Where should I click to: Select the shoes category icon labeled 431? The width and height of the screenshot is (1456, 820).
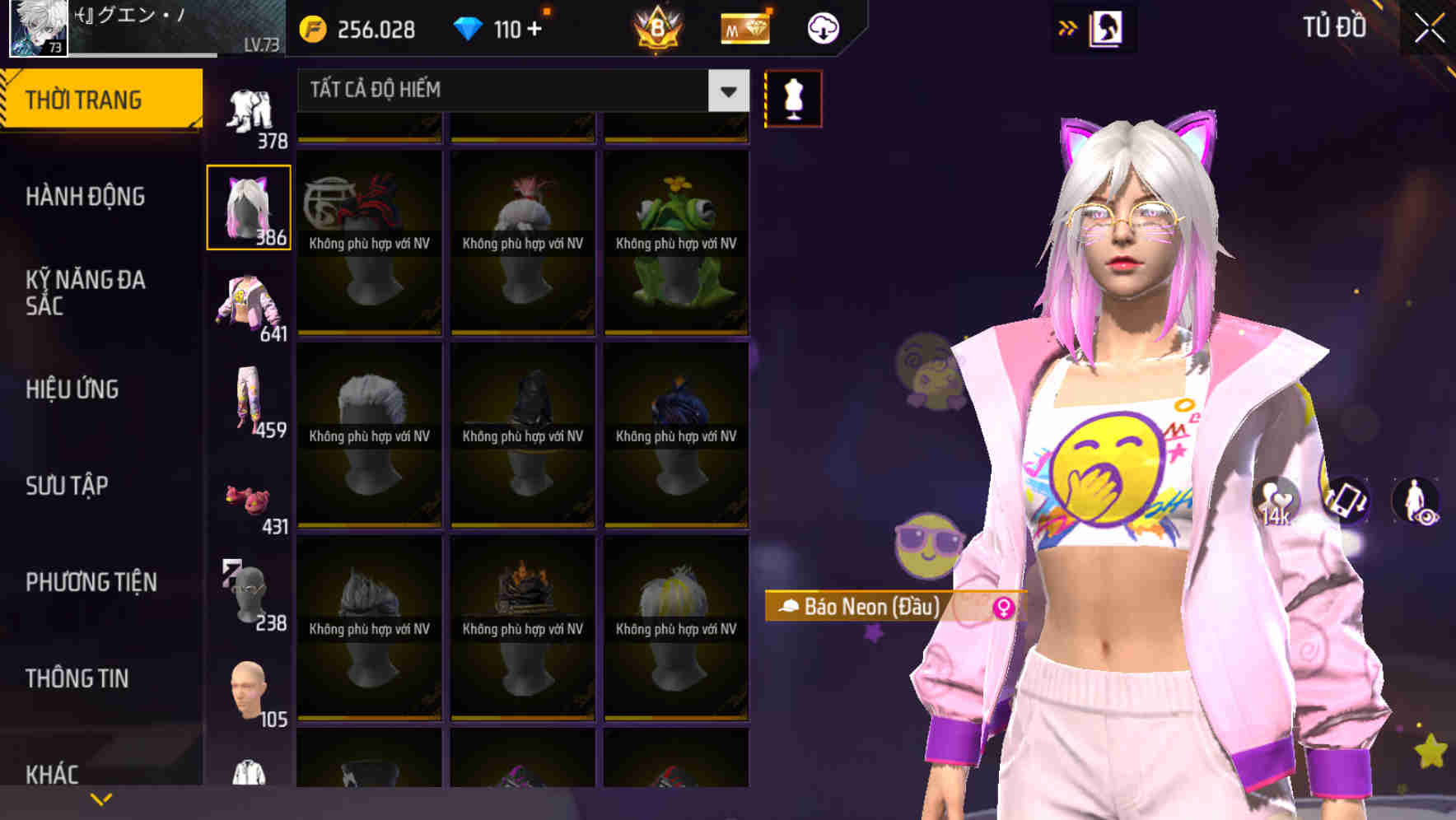click(x=249, y=496)
